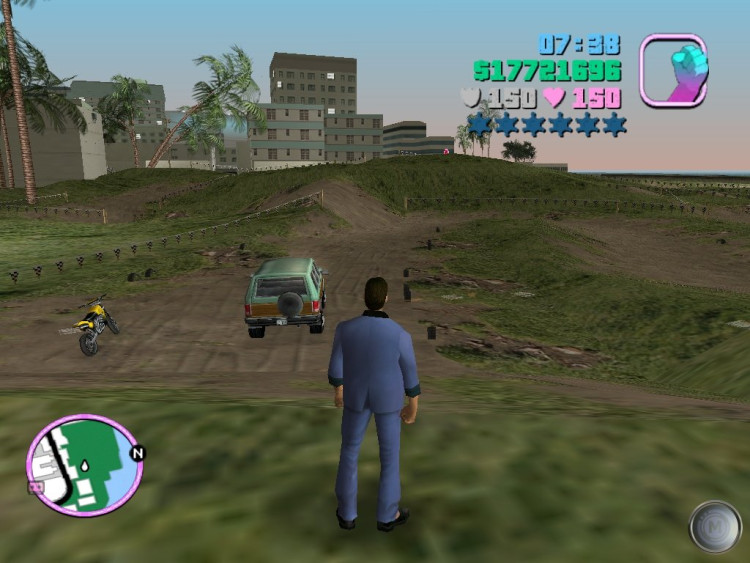Viewport: 750px width, 563px height.
Task: Select the fist weapon icon
Action: (673, 70)
